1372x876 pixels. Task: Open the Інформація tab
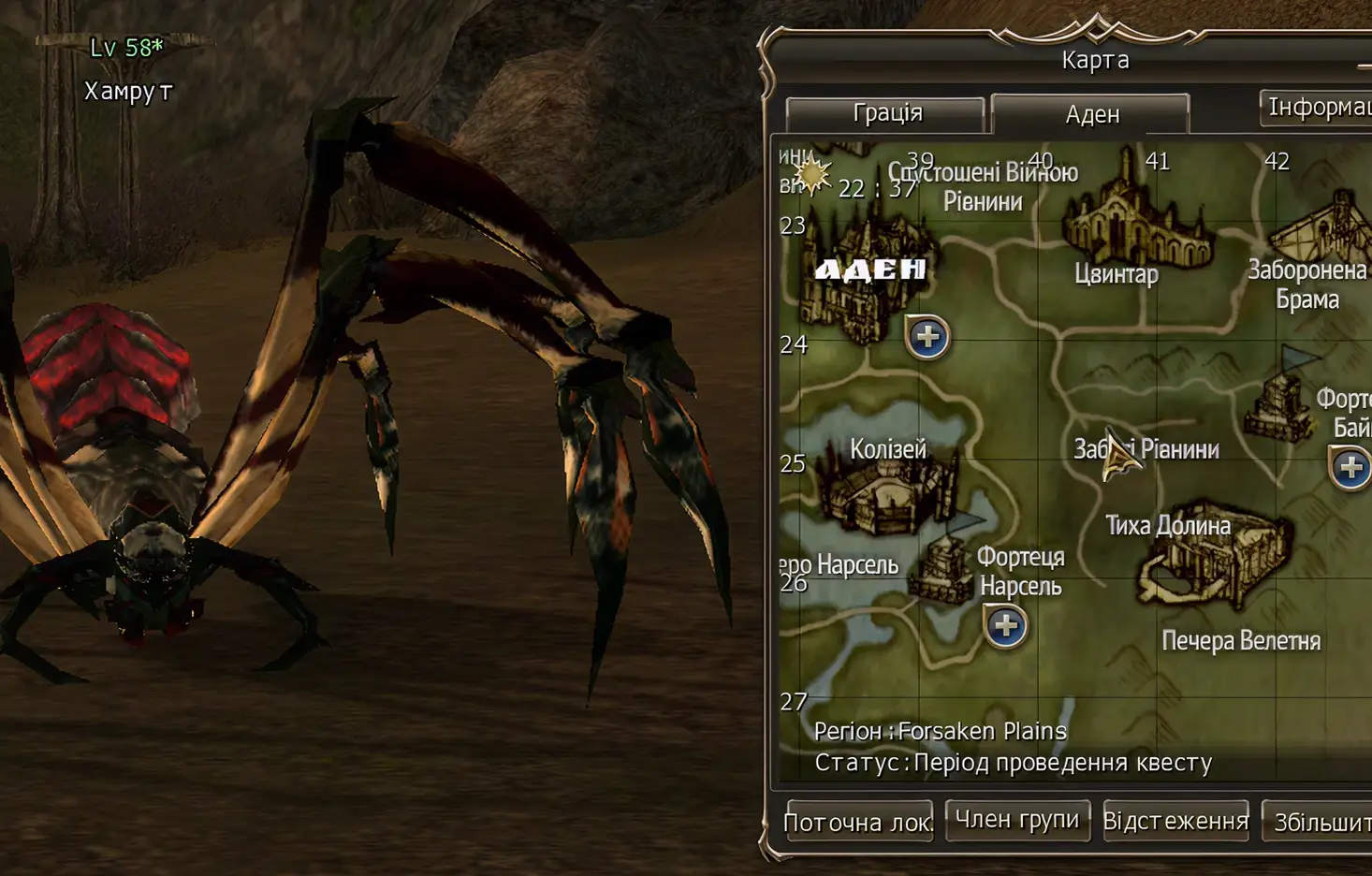[1321, 109]
